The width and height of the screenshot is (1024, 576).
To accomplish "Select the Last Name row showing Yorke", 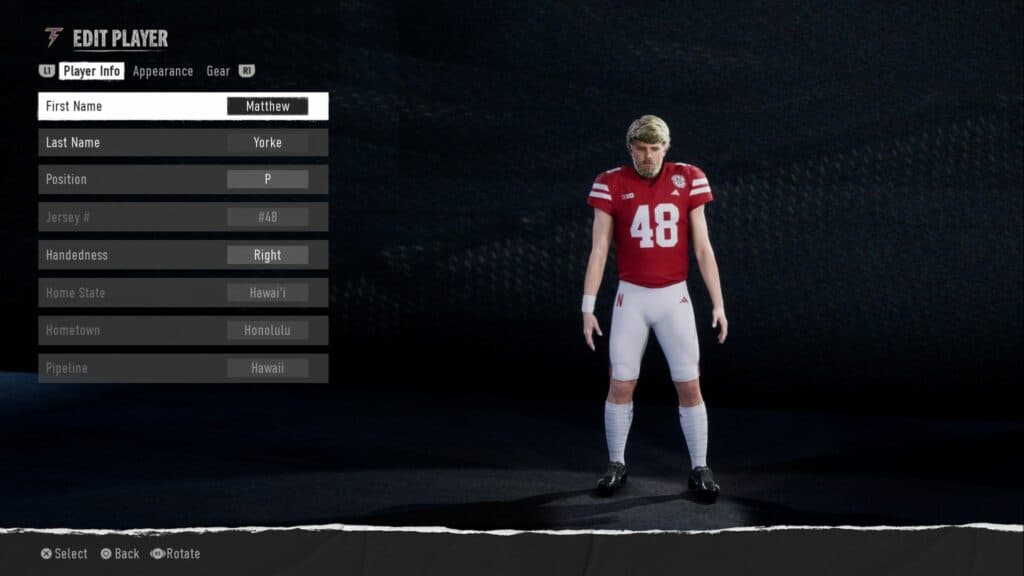I will click(x=183, y=142).
